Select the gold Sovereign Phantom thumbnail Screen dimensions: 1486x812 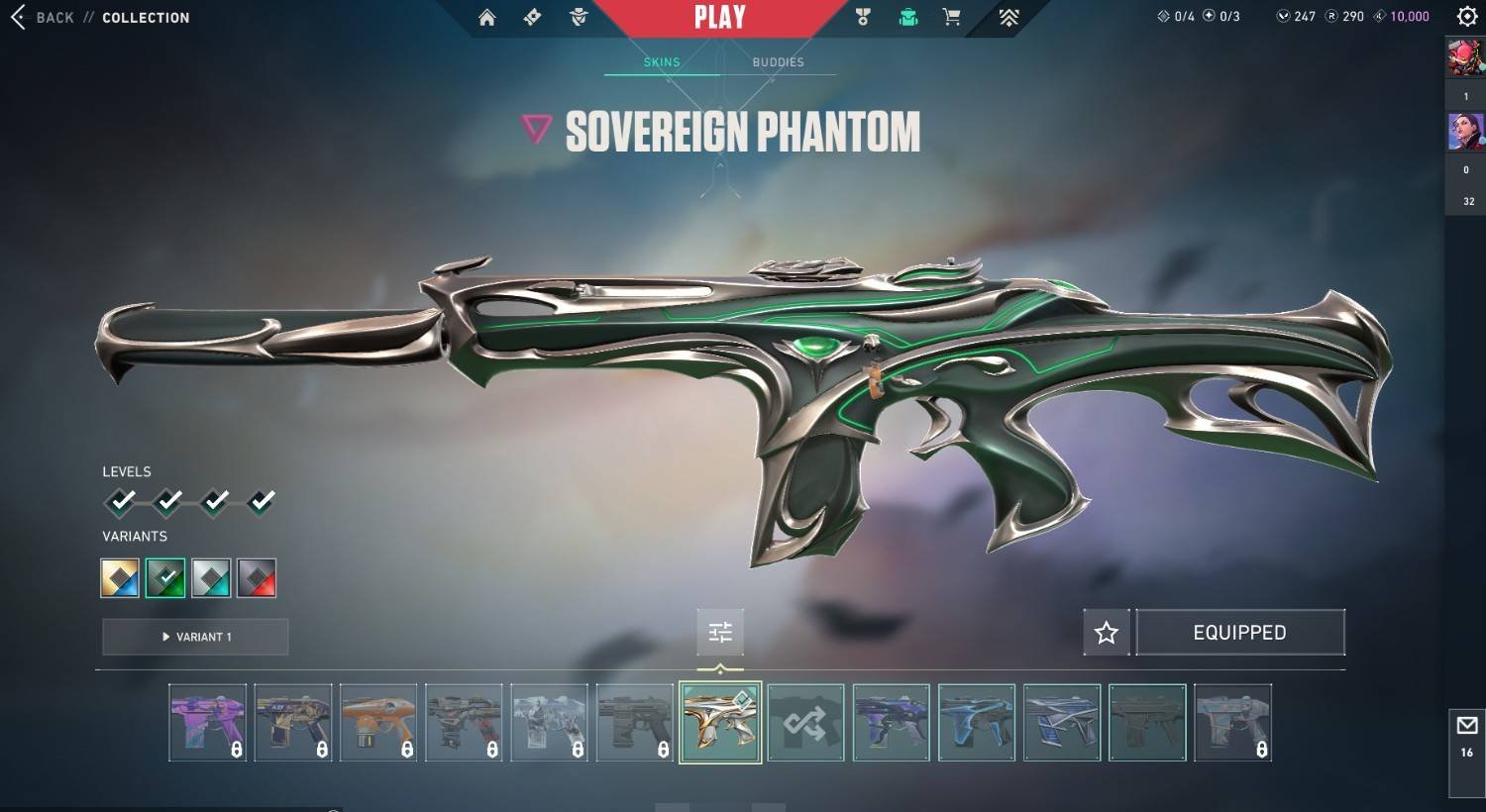(720, 723)
